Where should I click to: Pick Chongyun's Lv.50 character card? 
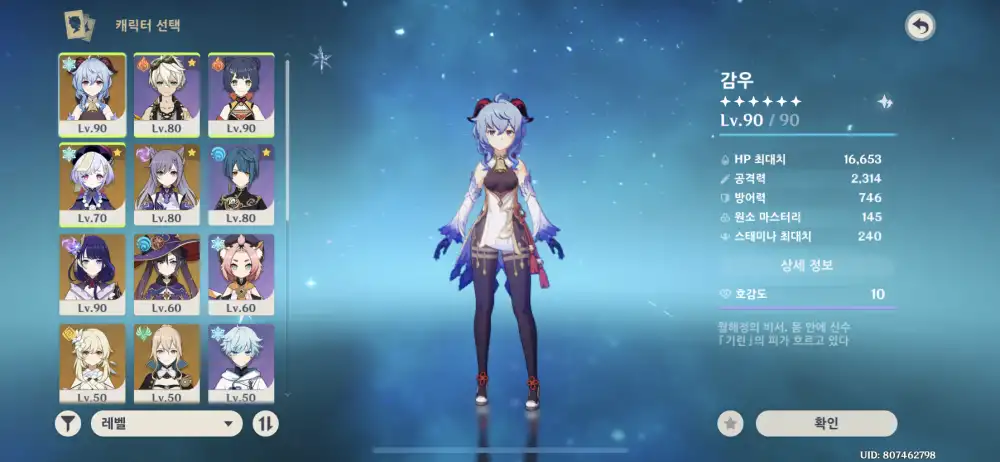pos(241,362)
